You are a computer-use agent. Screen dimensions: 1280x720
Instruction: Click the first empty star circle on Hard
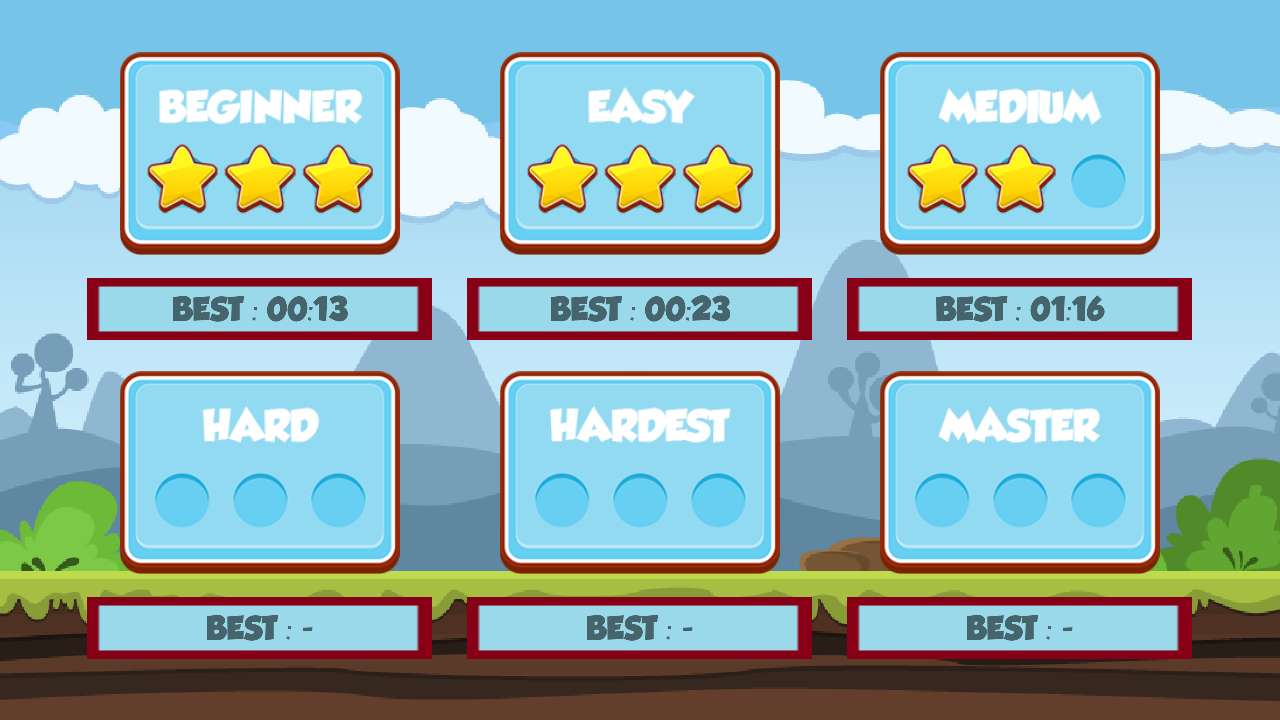(184, 500)
